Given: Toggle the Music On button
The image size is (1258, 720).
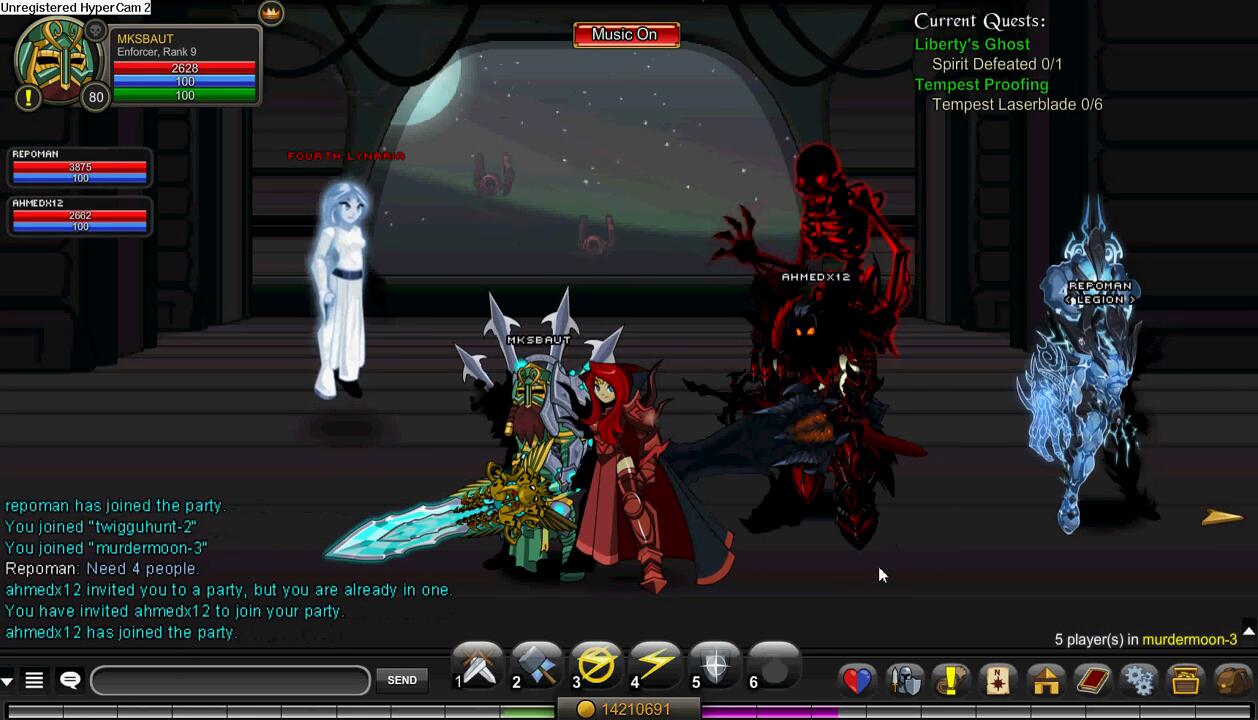Looking at the screenshot, I should (x=626, y=35).
